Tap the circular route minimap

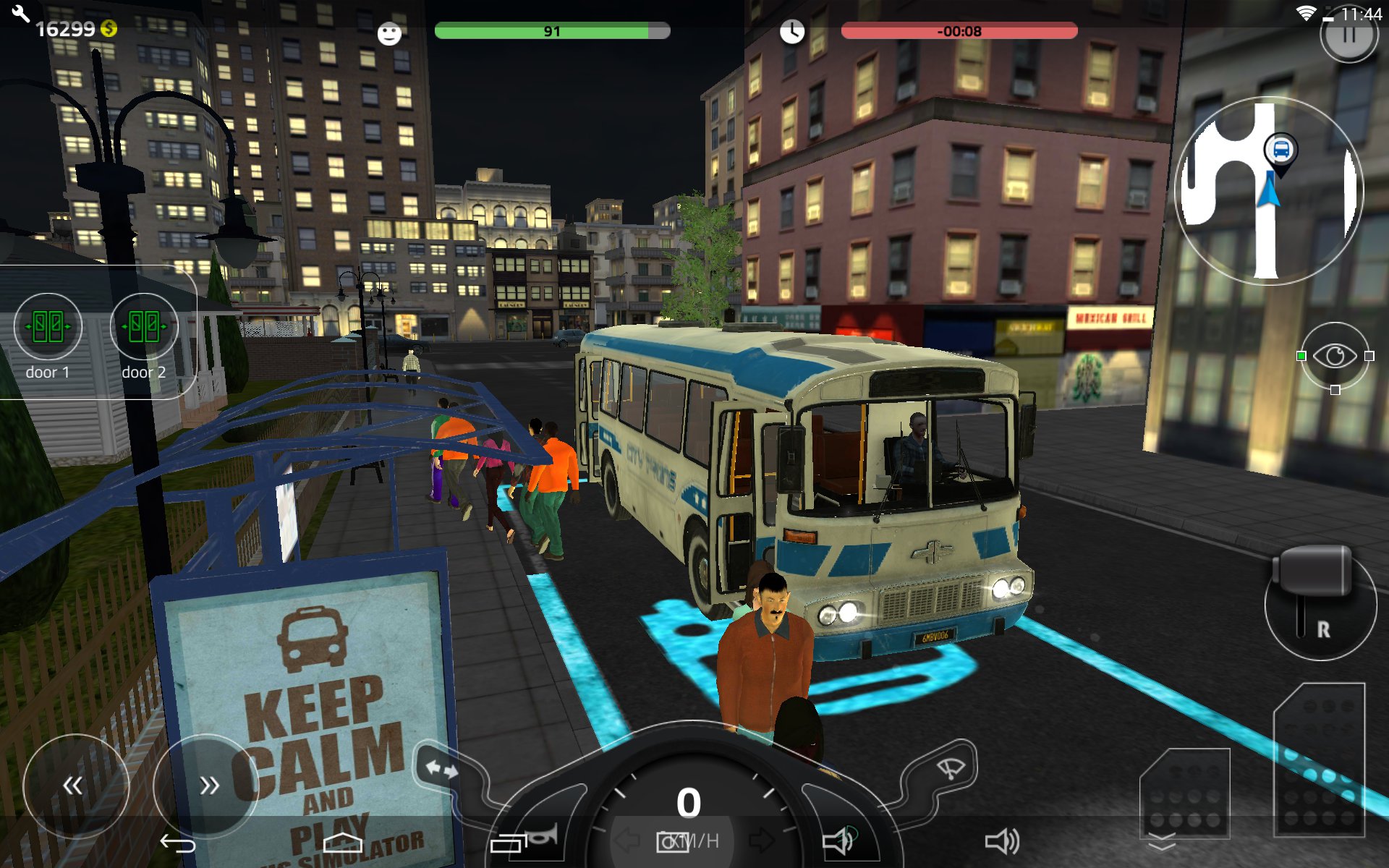(x=1269, y=191)
